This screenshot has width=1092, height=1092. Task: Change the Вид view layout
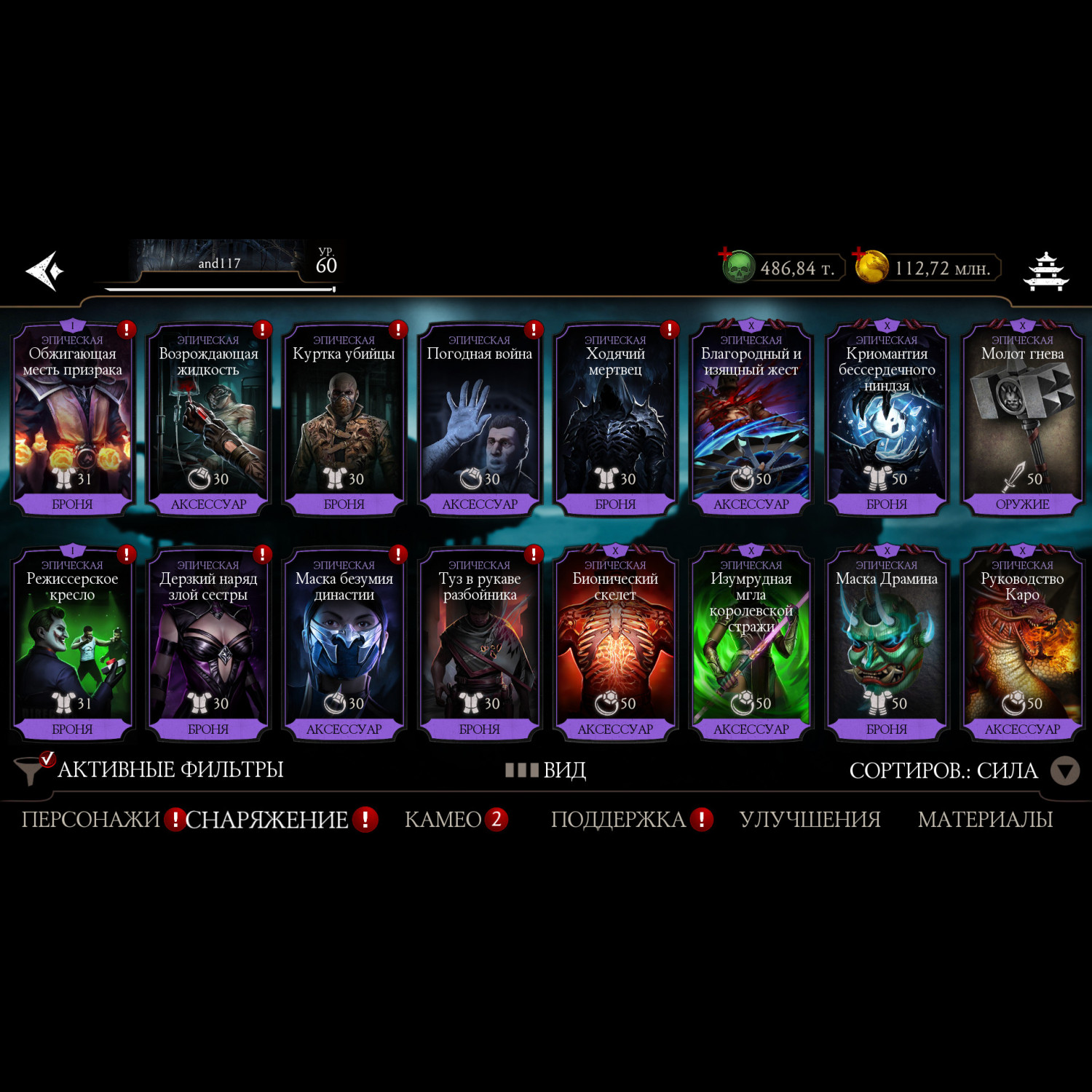546,770
